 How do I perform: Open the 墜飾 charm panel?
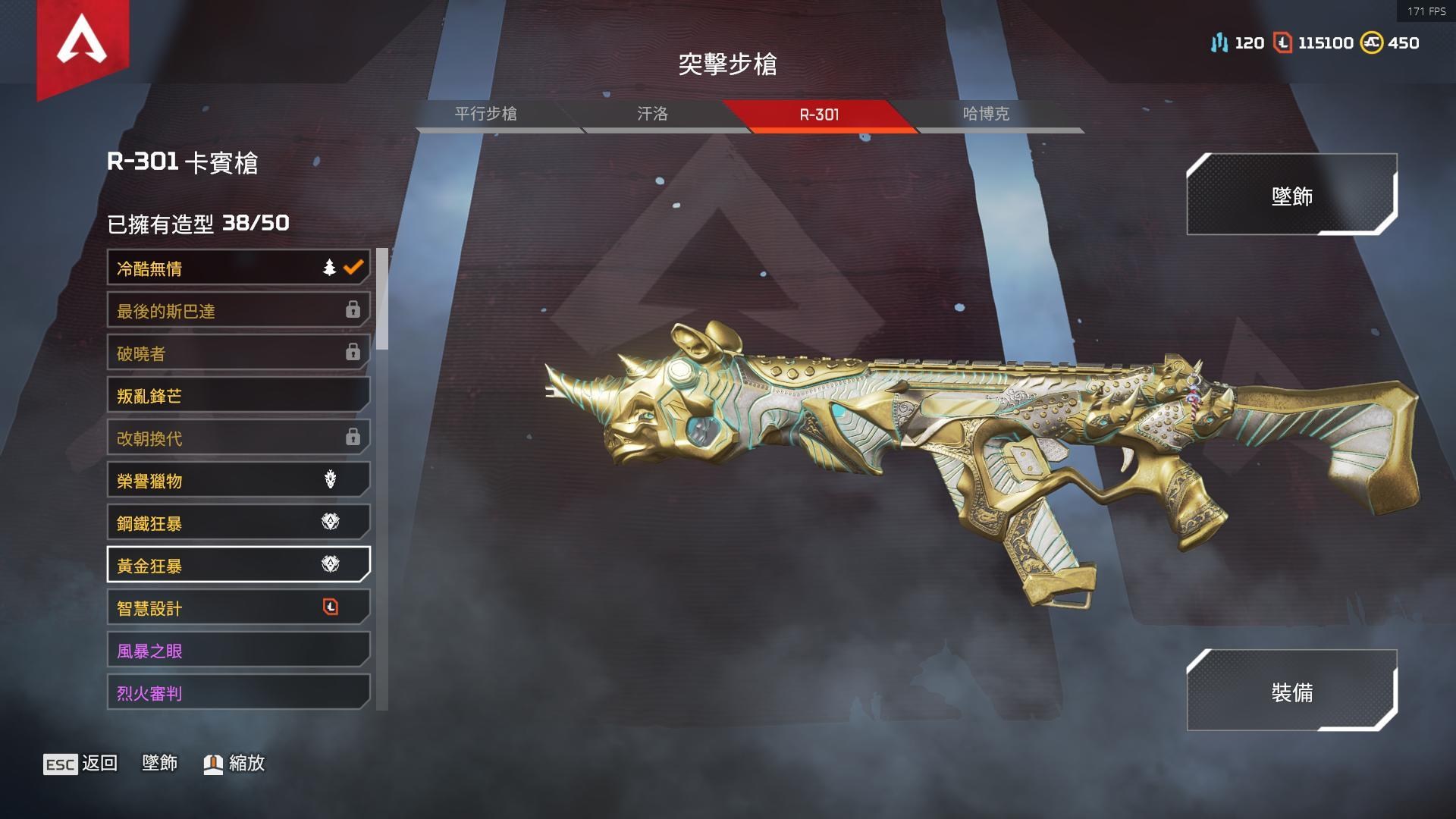point(1294,196)
